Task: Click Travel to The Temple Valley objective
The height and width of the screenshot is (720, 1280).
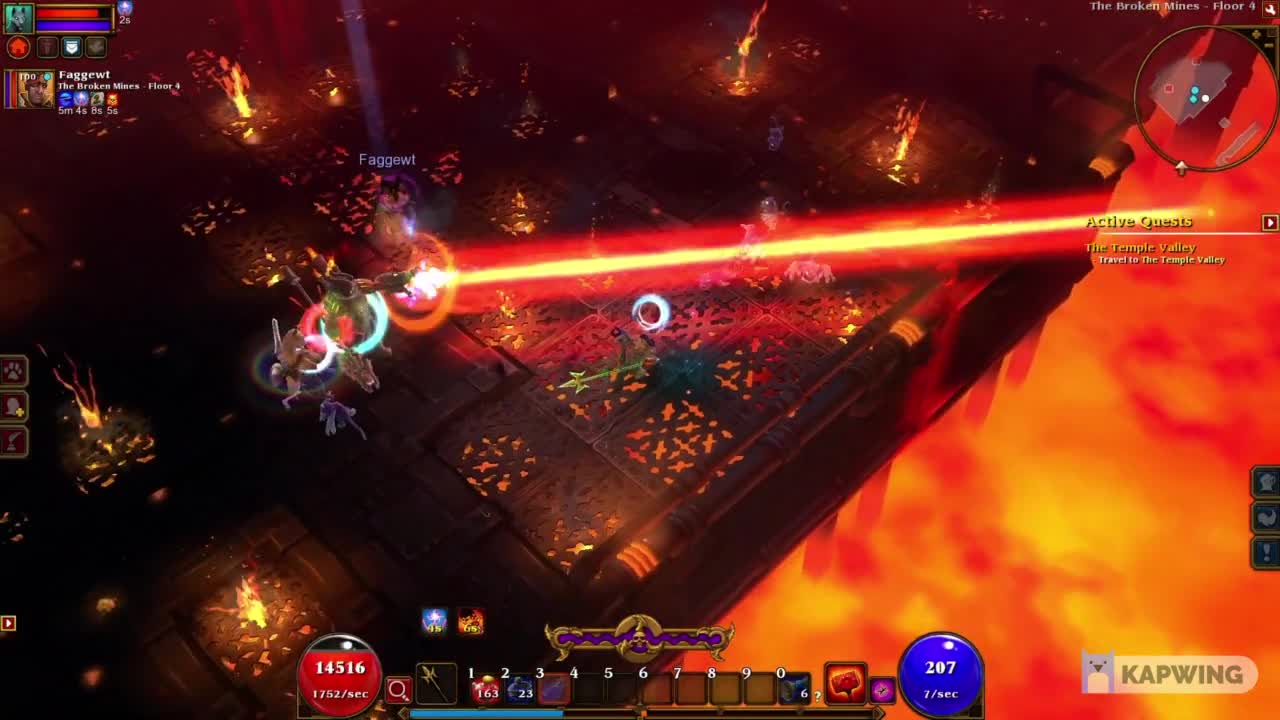Action: click(x=1160, y=259)
